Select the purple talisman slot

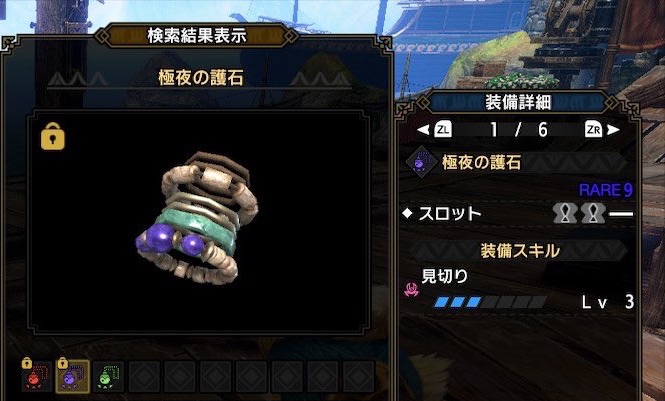coord(71,377)
